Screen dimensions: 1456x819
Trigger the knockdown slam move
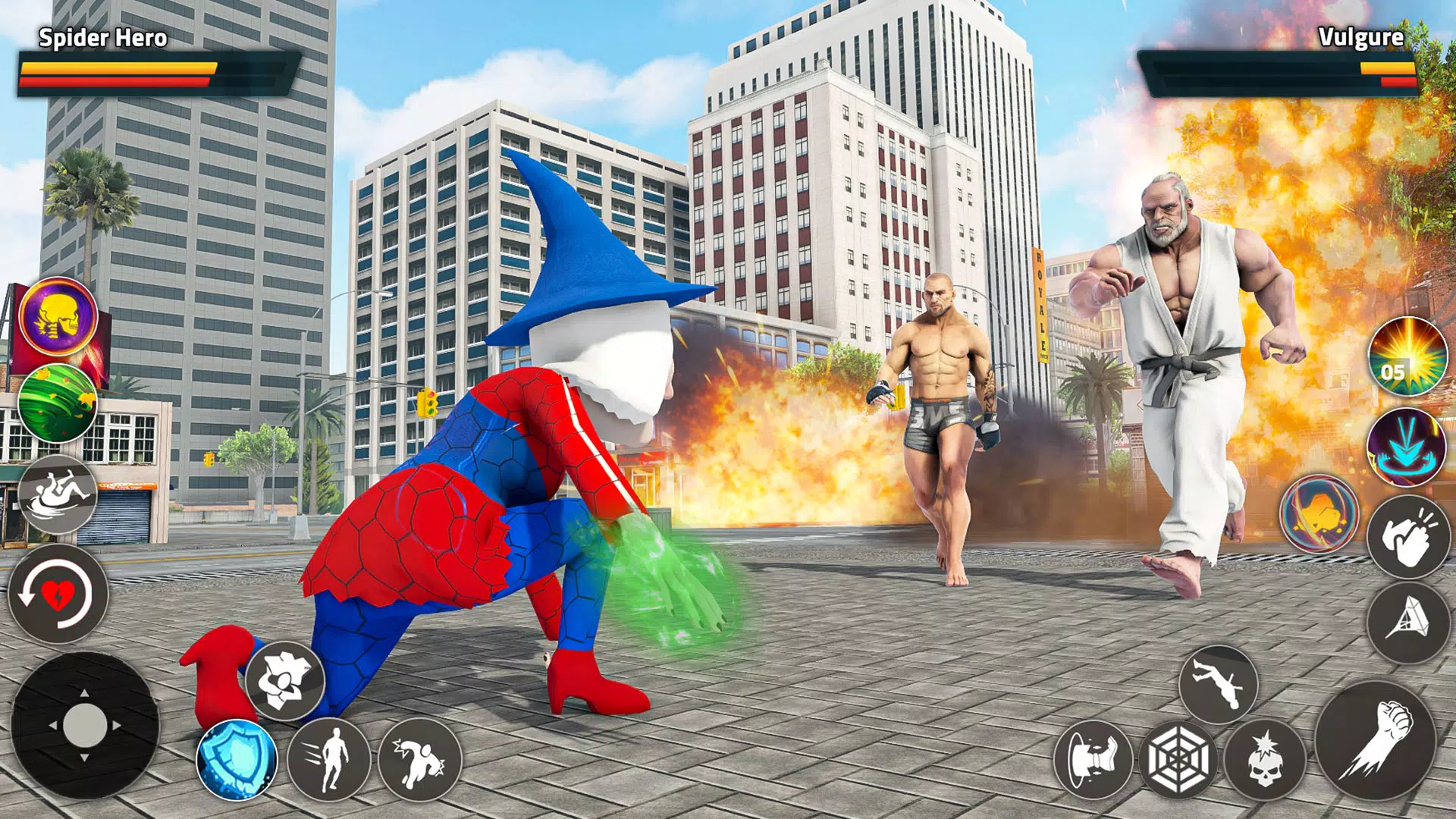point(58,494)
